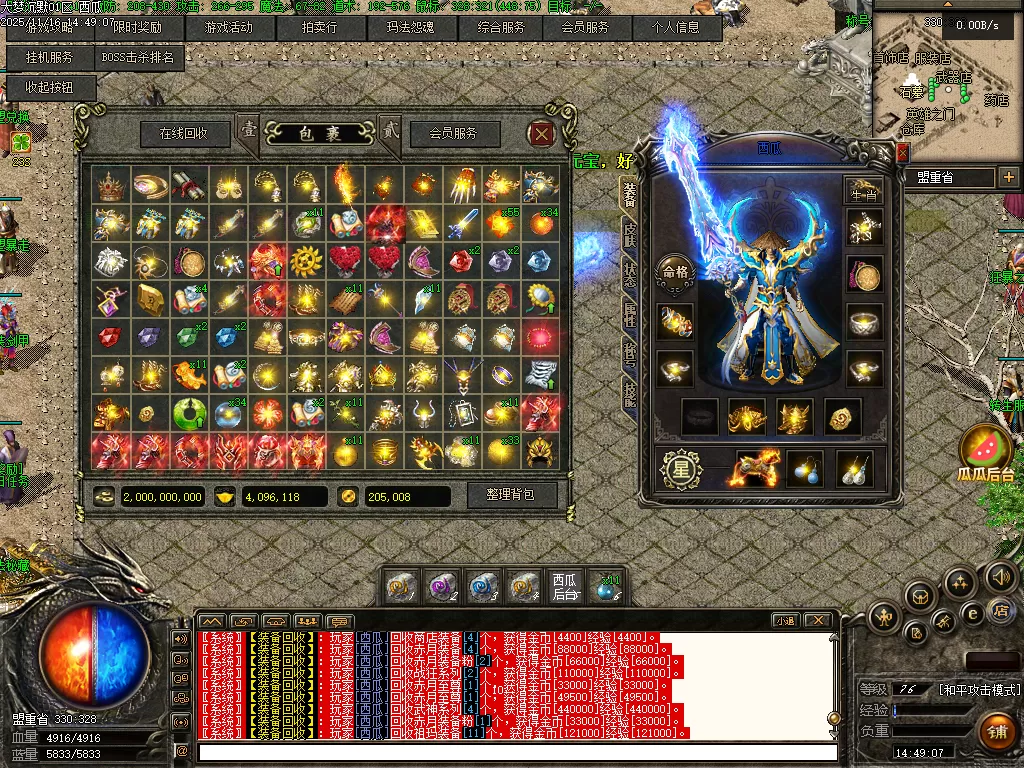The height and width of the screenshot is (768, 1024).
Task: Collapse the top buttons with 收起按钮
Action: (50, 88)
